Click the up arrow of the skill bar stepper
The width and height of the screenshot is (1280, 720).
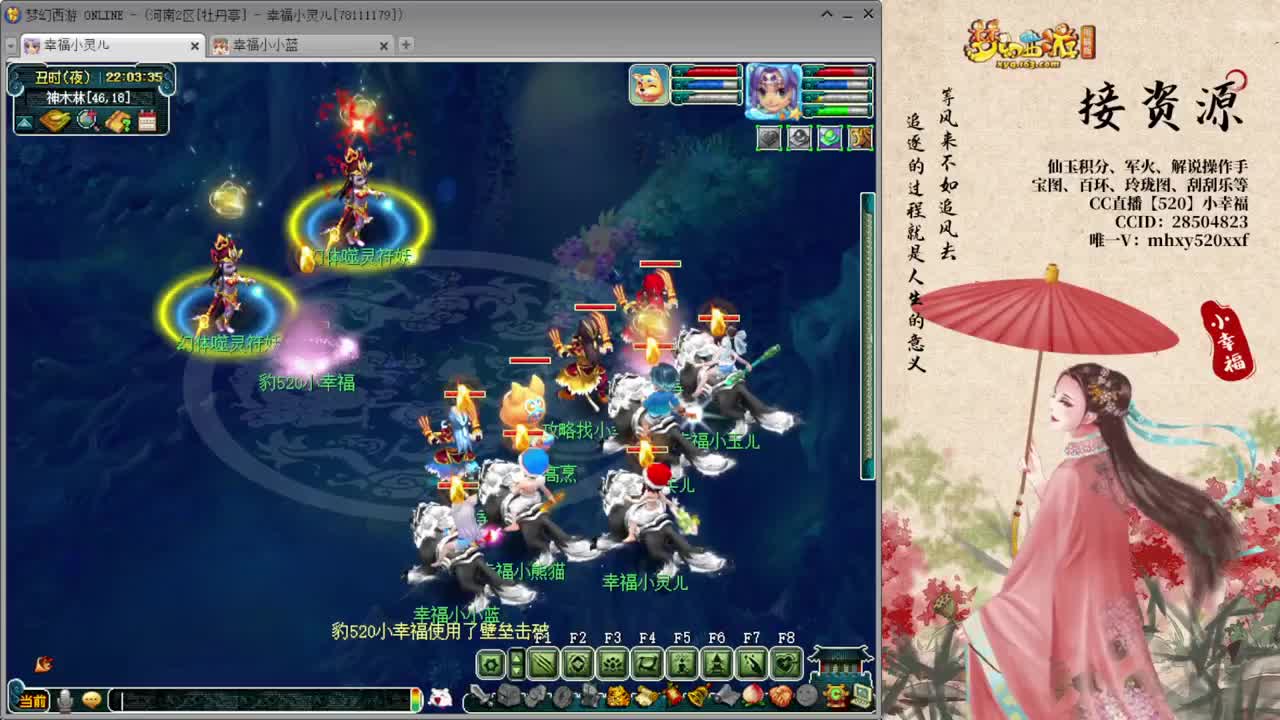tap(516, 658)
